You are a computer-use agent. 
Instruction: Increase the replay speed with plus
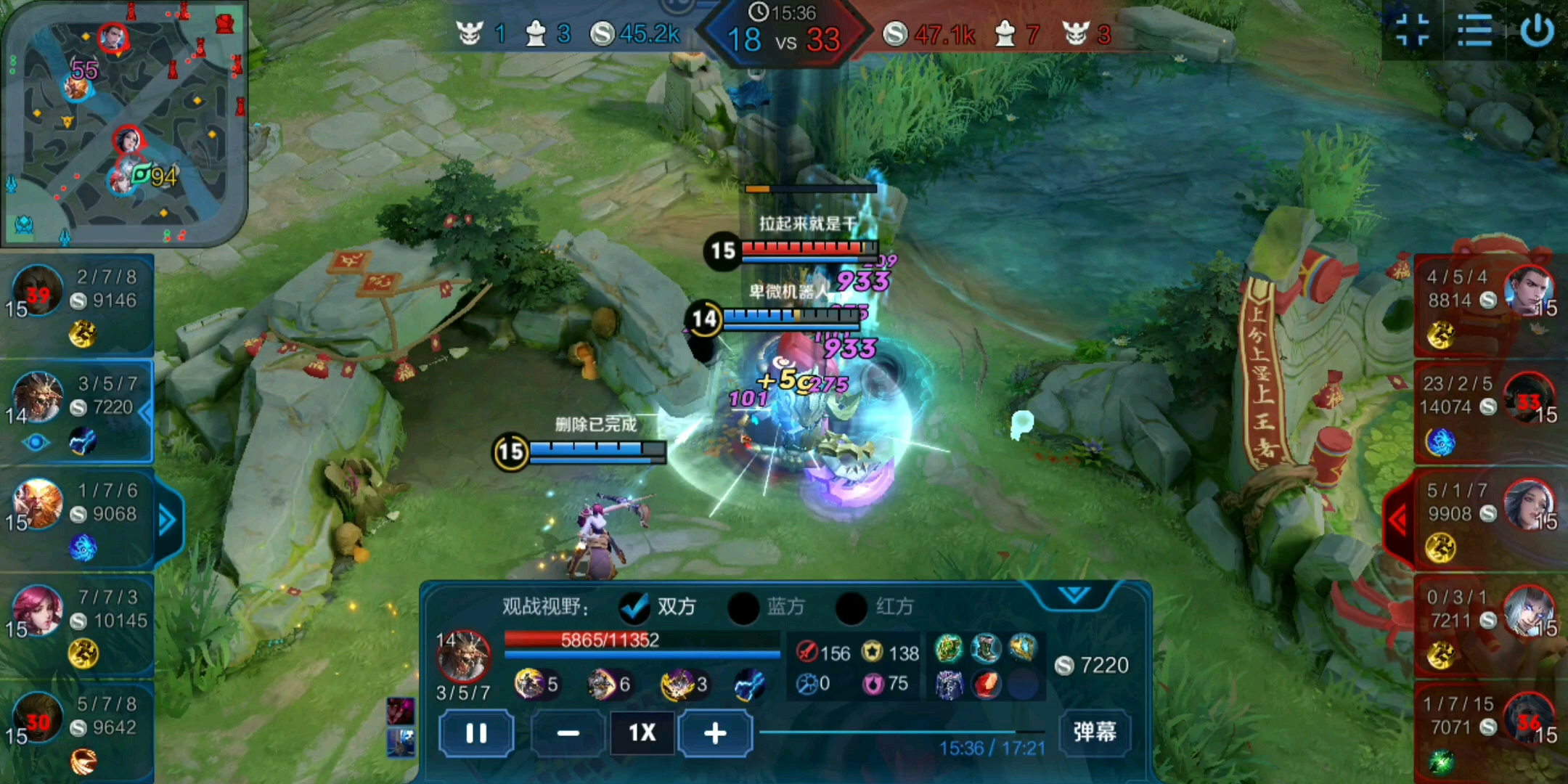(715, 733)
